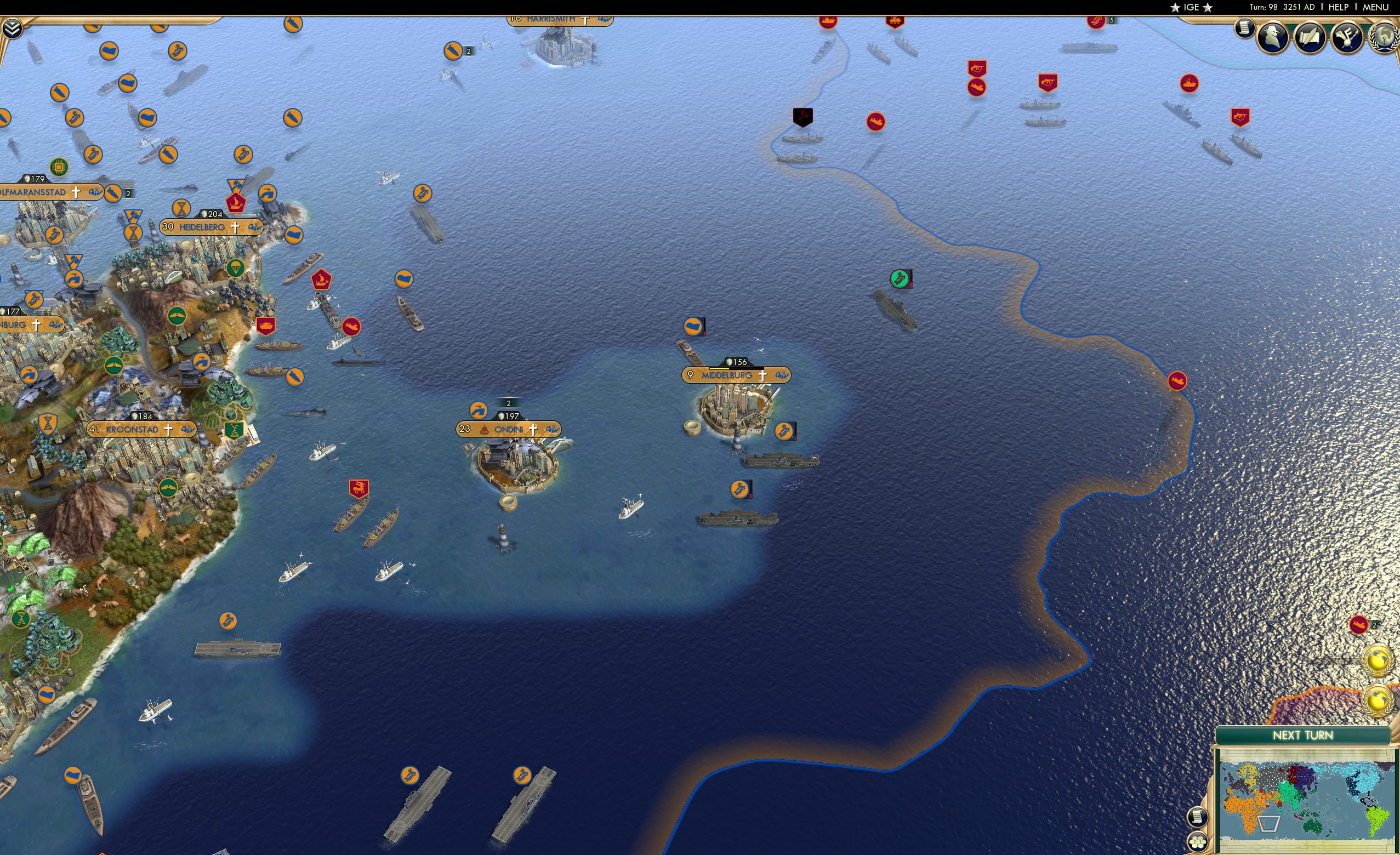Click the religion cross on Middelburg's banner
Viewport: 1400px width, 855px height.
point(764,376)
